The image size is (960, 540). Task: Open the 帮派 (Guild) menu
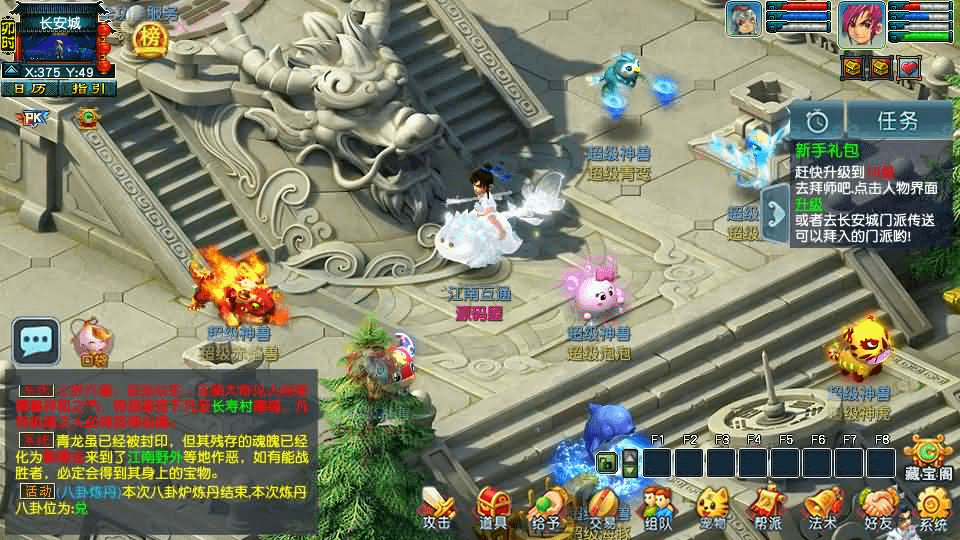(767, 506)
